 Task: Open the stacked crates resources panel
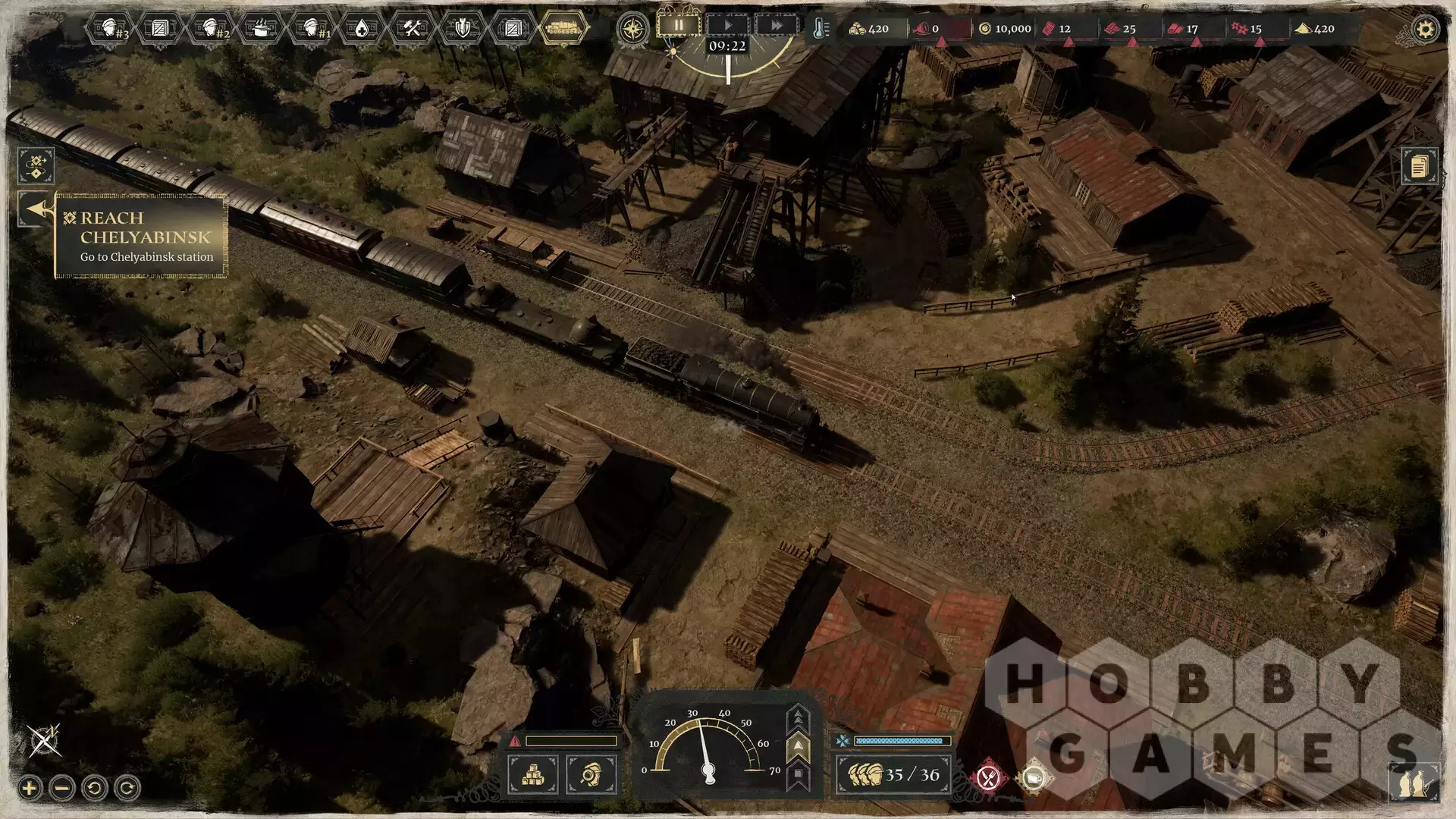(532, 775)
